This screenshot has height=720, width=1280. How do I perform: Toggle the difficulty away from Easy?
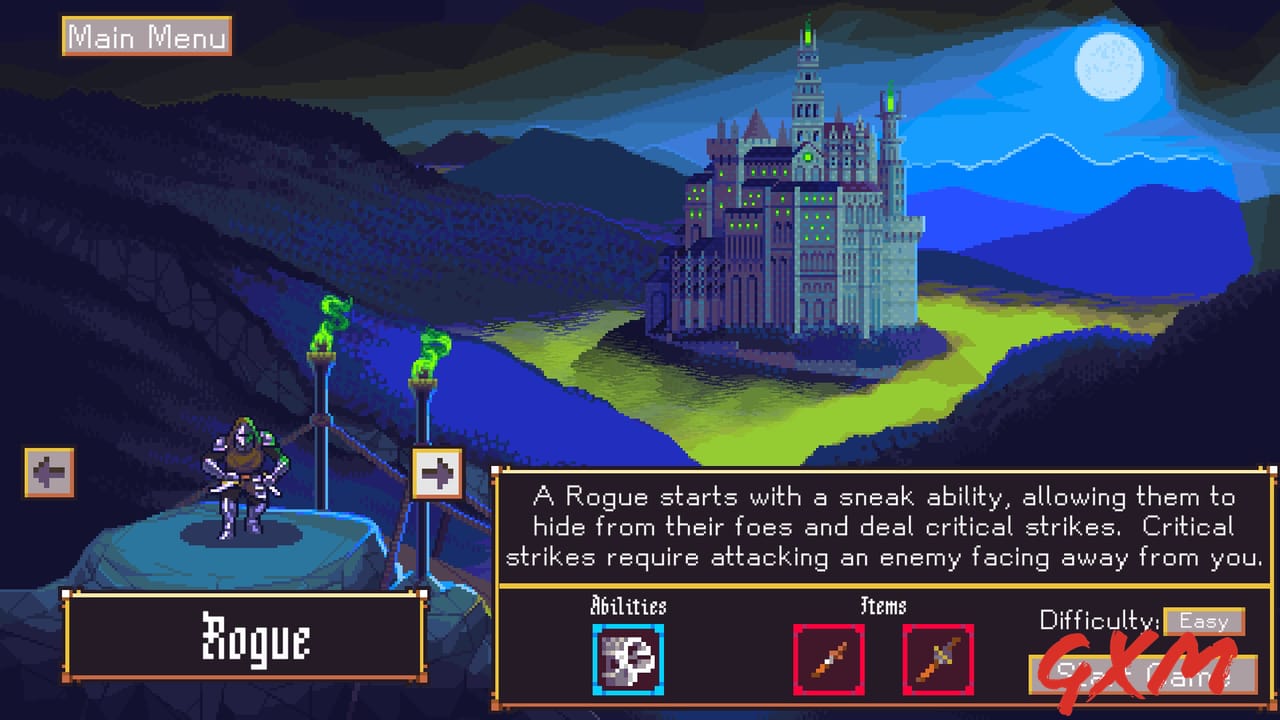(x=1204, y=621)
